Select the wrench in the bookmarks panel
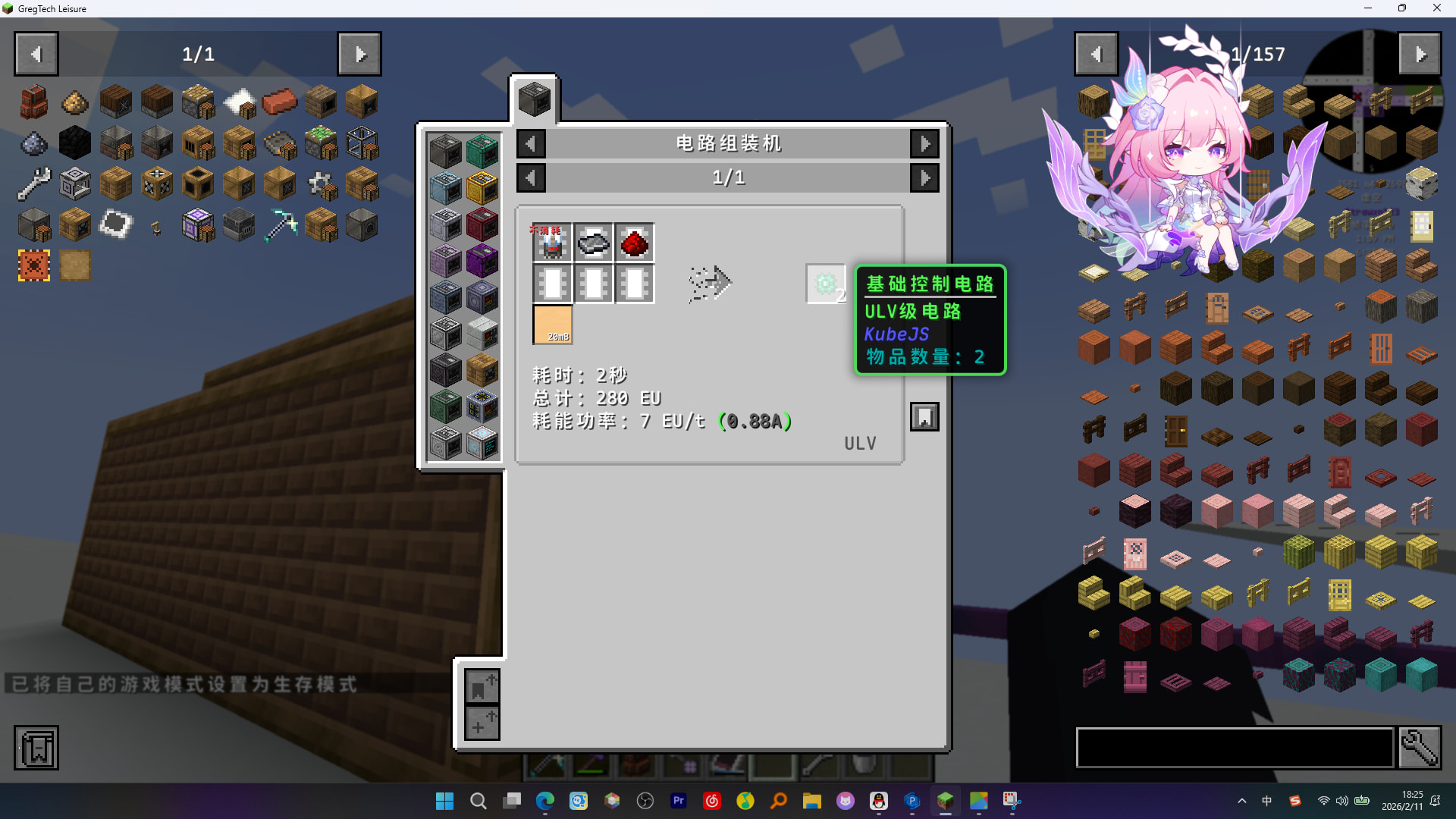Viewport: 1456px width, 819px height. tap(34, 184)
